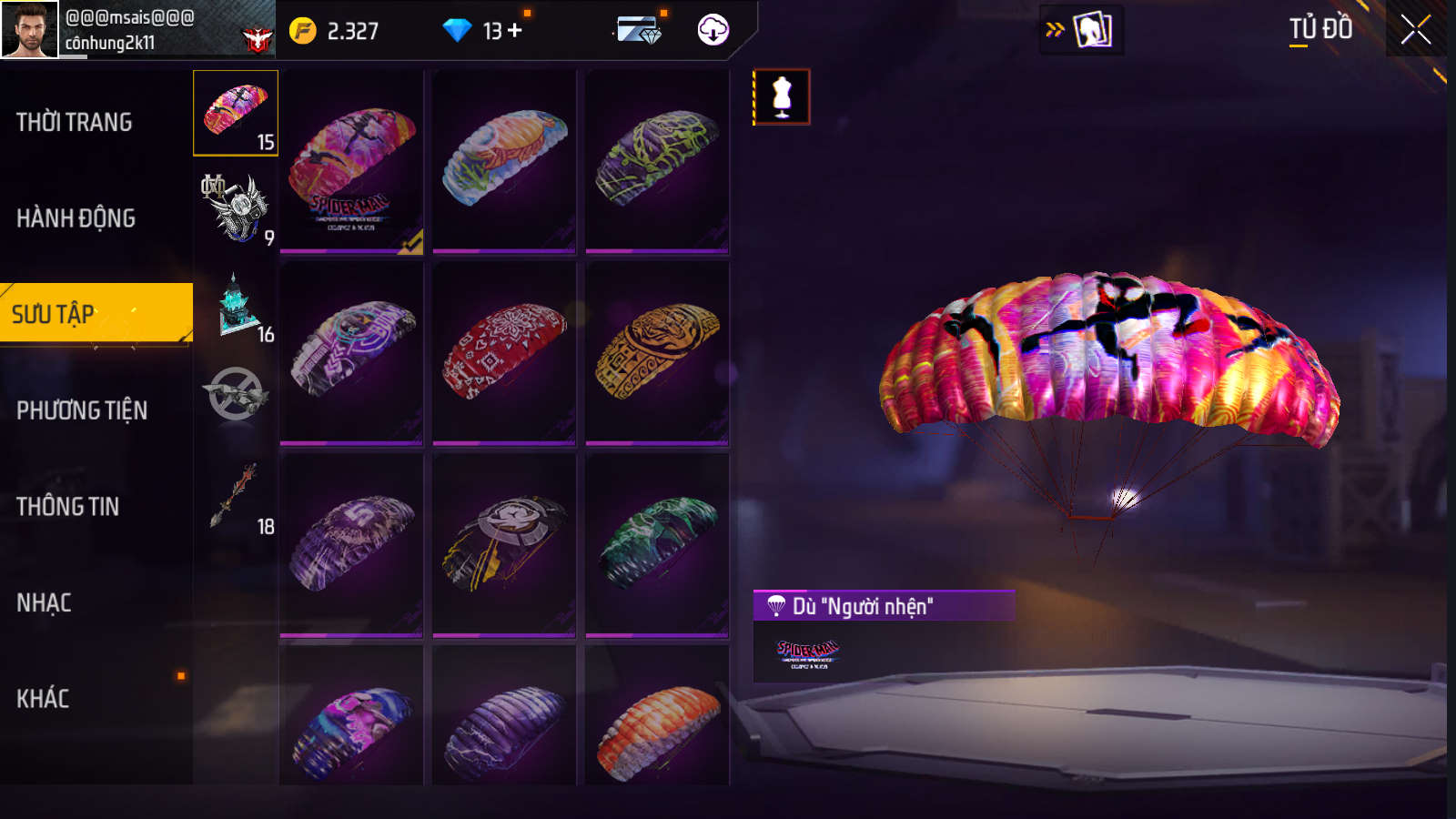This screenshot has width=1456, height=819.
Task: Choose the red patterned parachute skin
Action: point(504,353)
